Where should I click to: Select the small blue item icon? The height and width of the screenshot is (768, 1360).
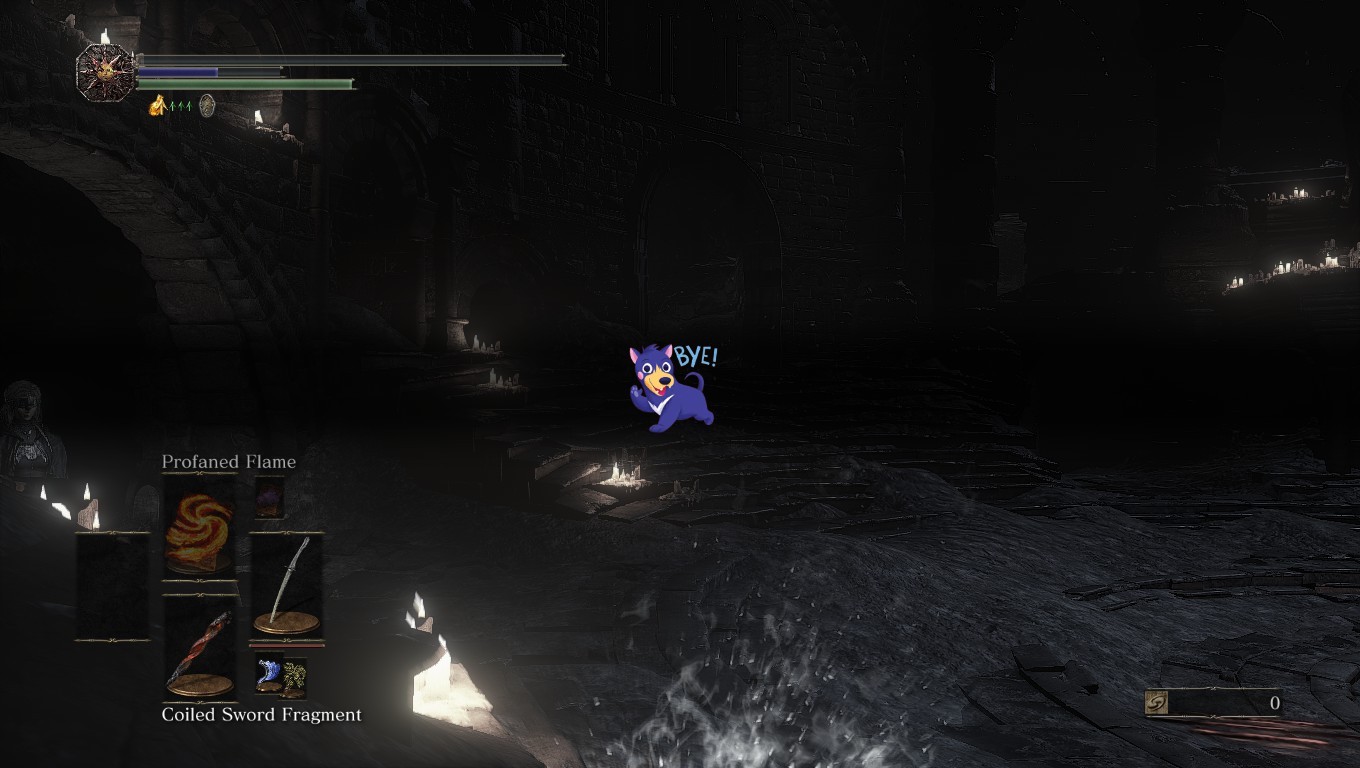click(268, 674)
